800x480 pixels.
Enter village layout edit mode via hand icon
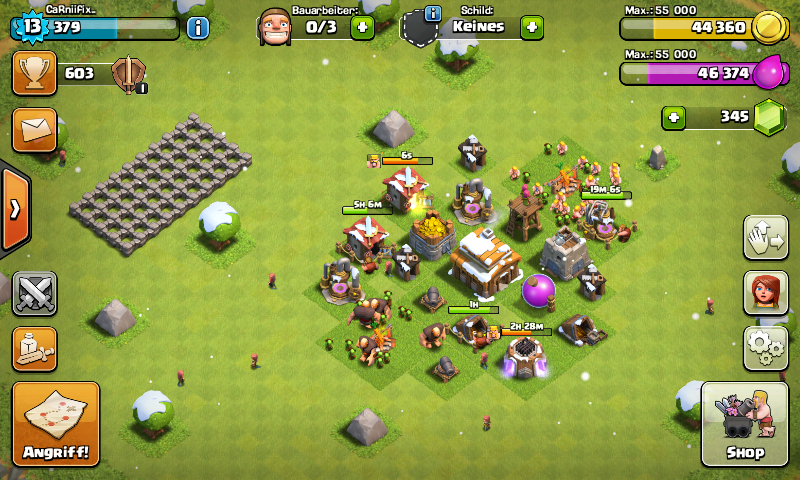point(765,237)
